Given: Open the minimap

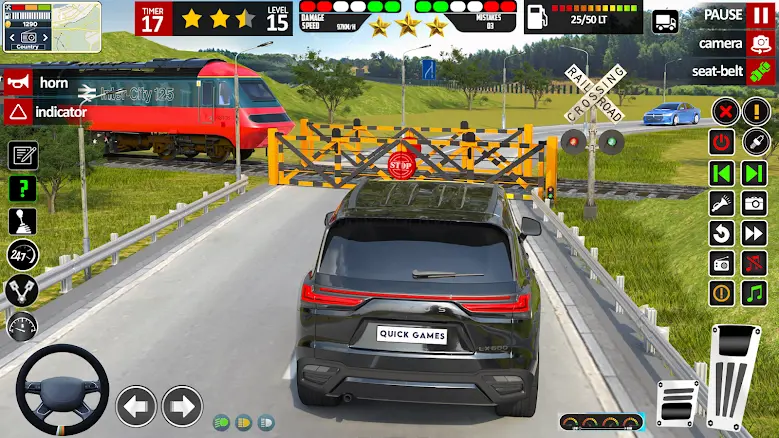Looking at the screenshot, I should (37, 27).
